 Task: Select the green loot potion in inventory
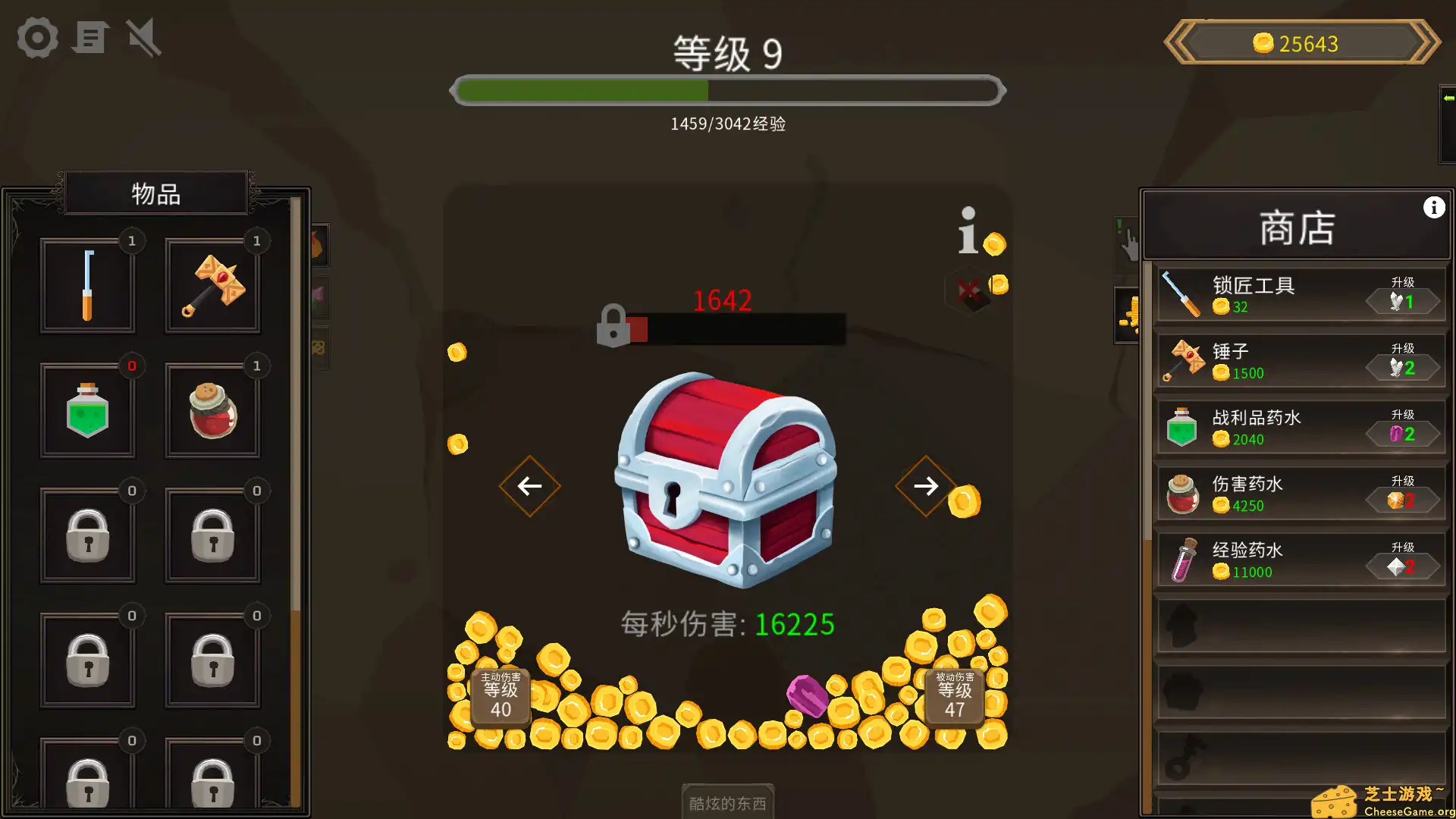coord(87,409)
